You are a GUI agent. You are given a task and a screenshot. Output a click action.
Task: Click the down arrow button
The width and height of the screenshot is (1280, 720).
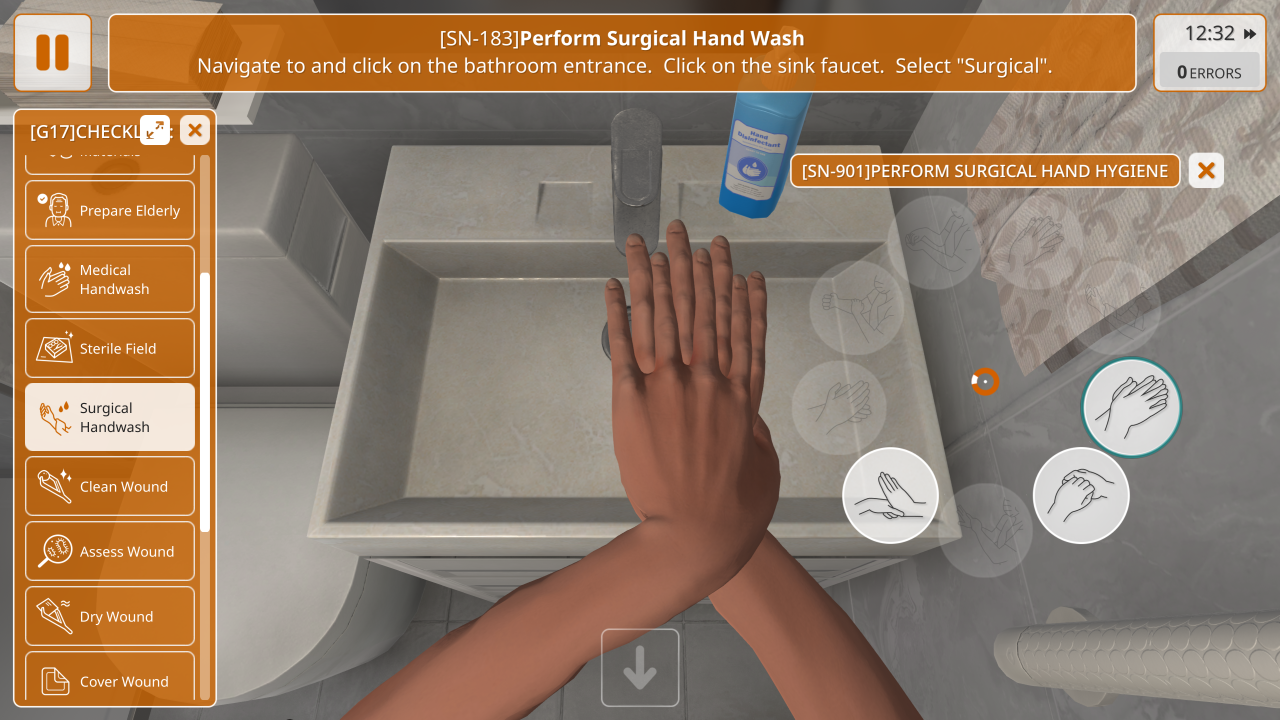click(x=640, y=667)
